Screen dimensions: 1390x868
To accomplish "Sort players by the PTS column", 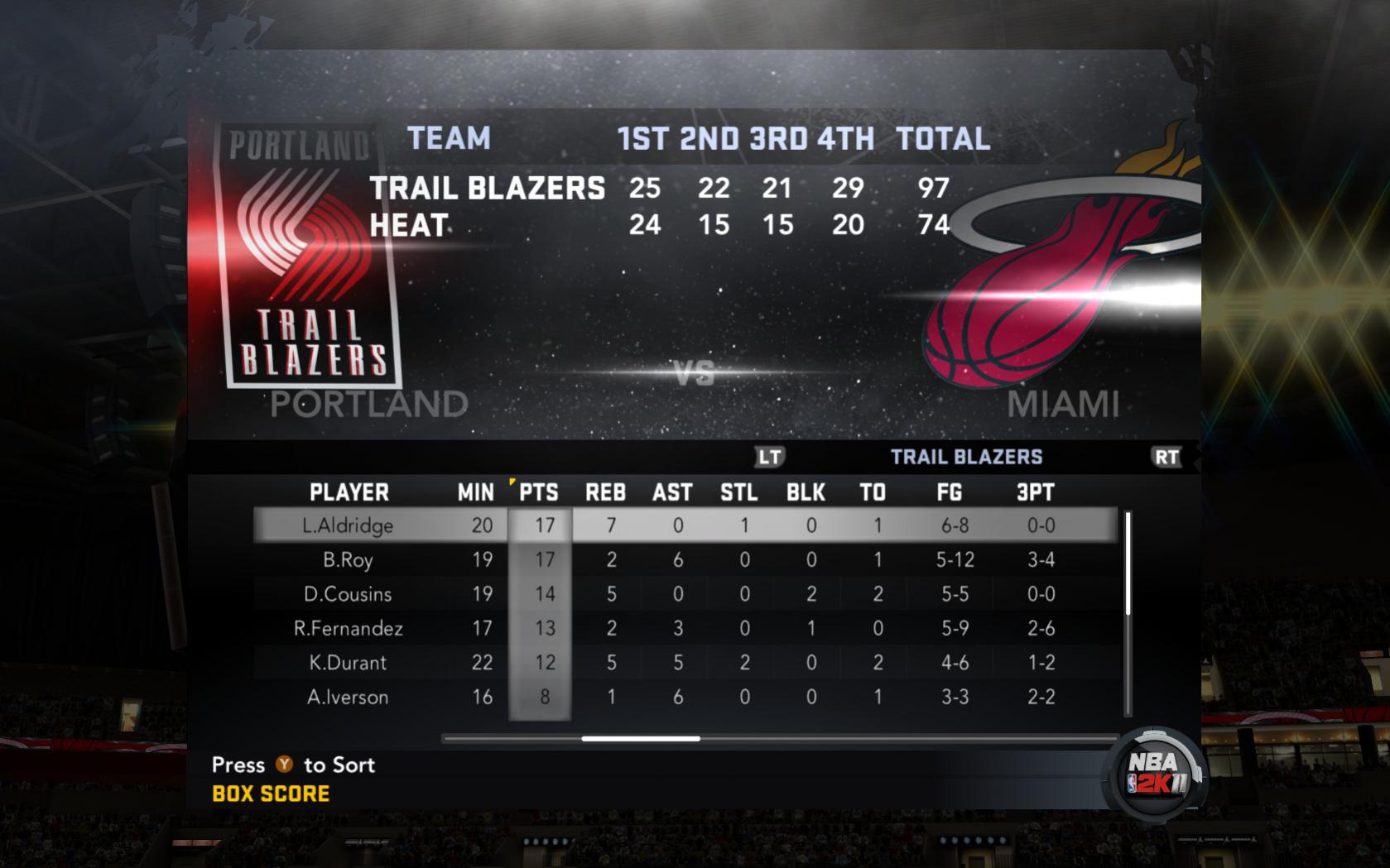I will click(x=539, y=492).
